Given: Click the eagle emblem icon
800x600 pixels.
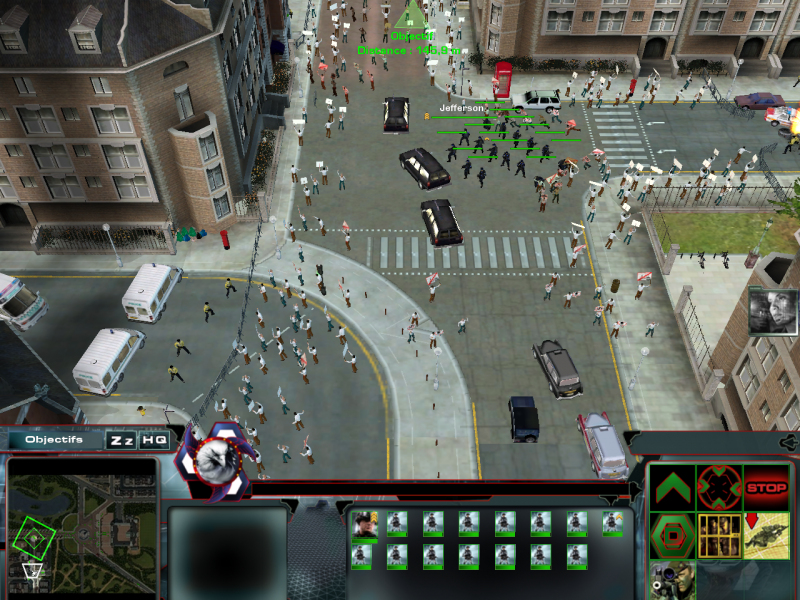Looking at the screenshot, I should [x=213, y=457].
